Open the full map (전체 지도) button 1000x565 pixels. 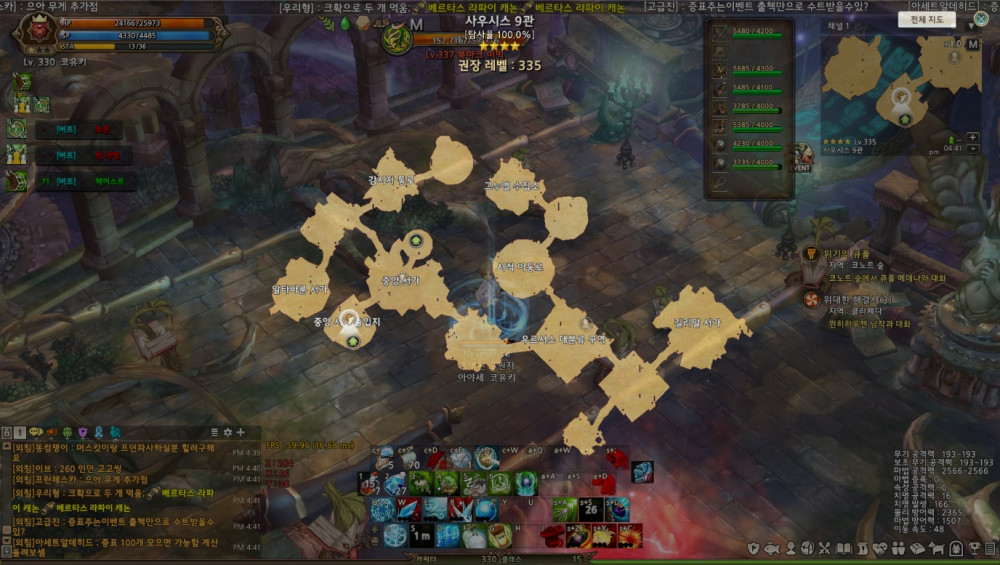click(927, 19)
